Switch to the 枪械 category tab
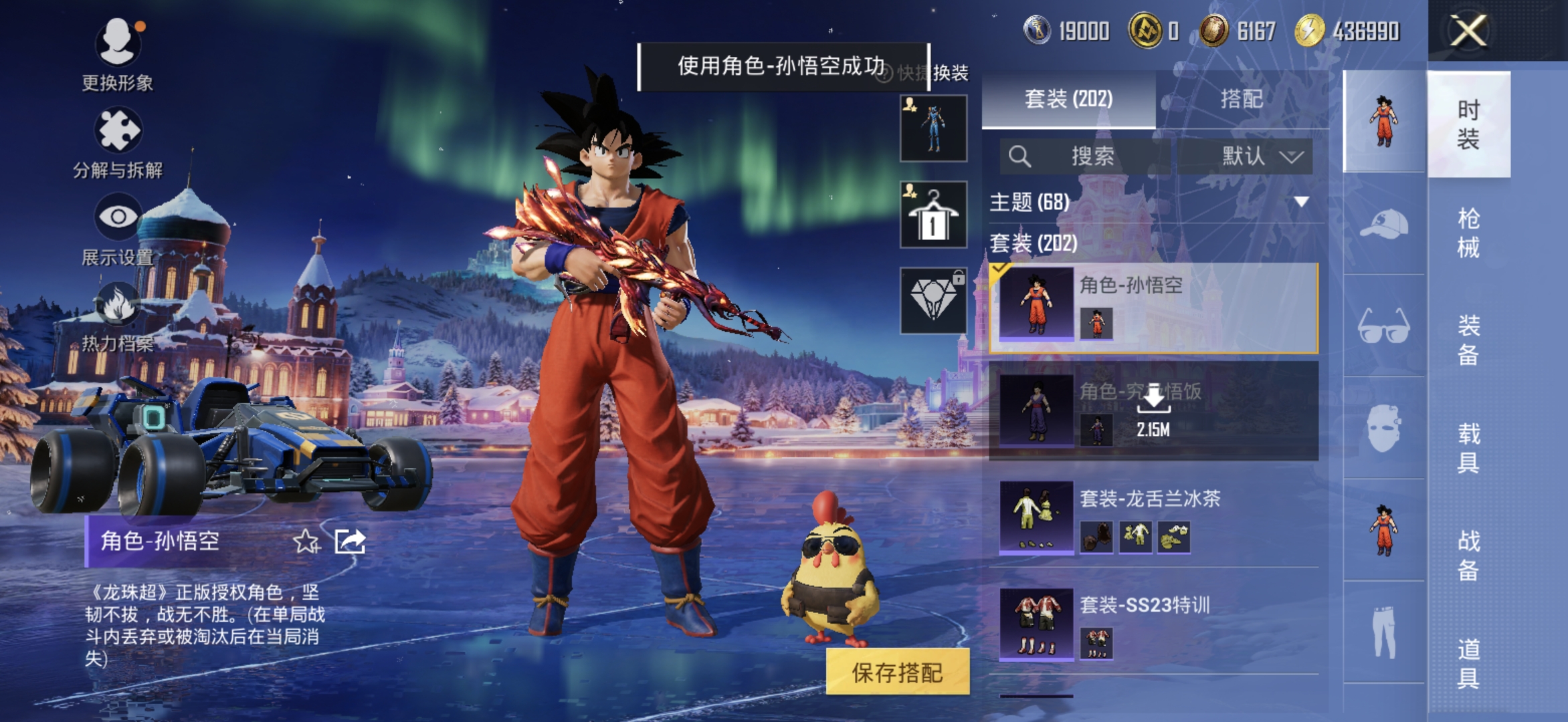 [x=1468, y=233]
